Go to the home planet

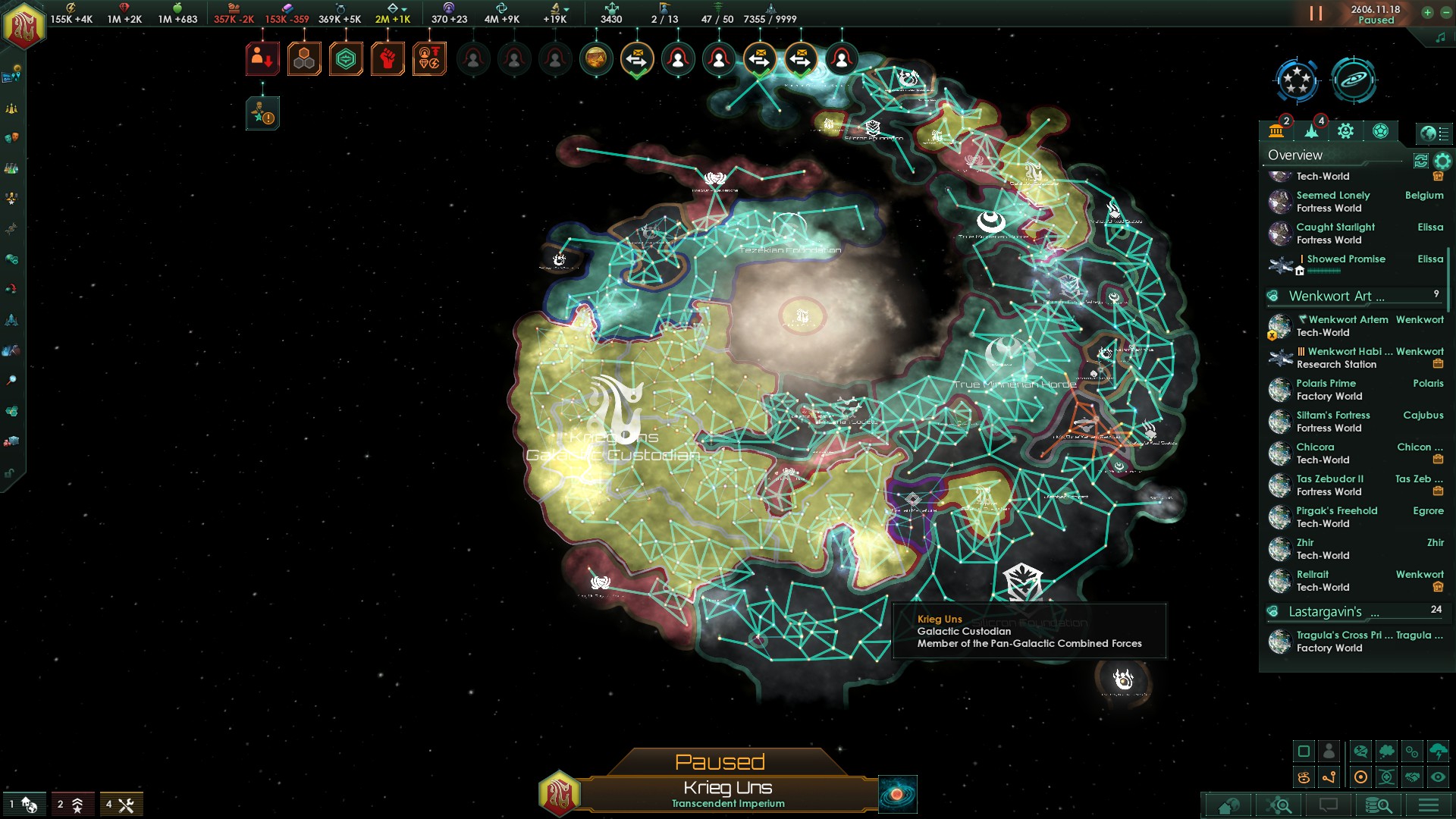point(1228,805)
